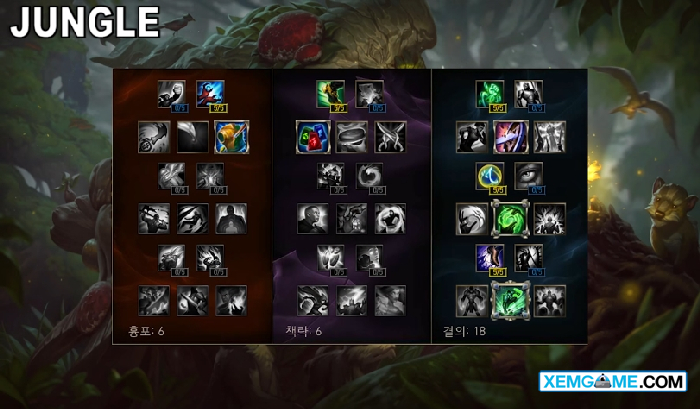Select the Veteran's Scars eye mastery

click(529, 176)
